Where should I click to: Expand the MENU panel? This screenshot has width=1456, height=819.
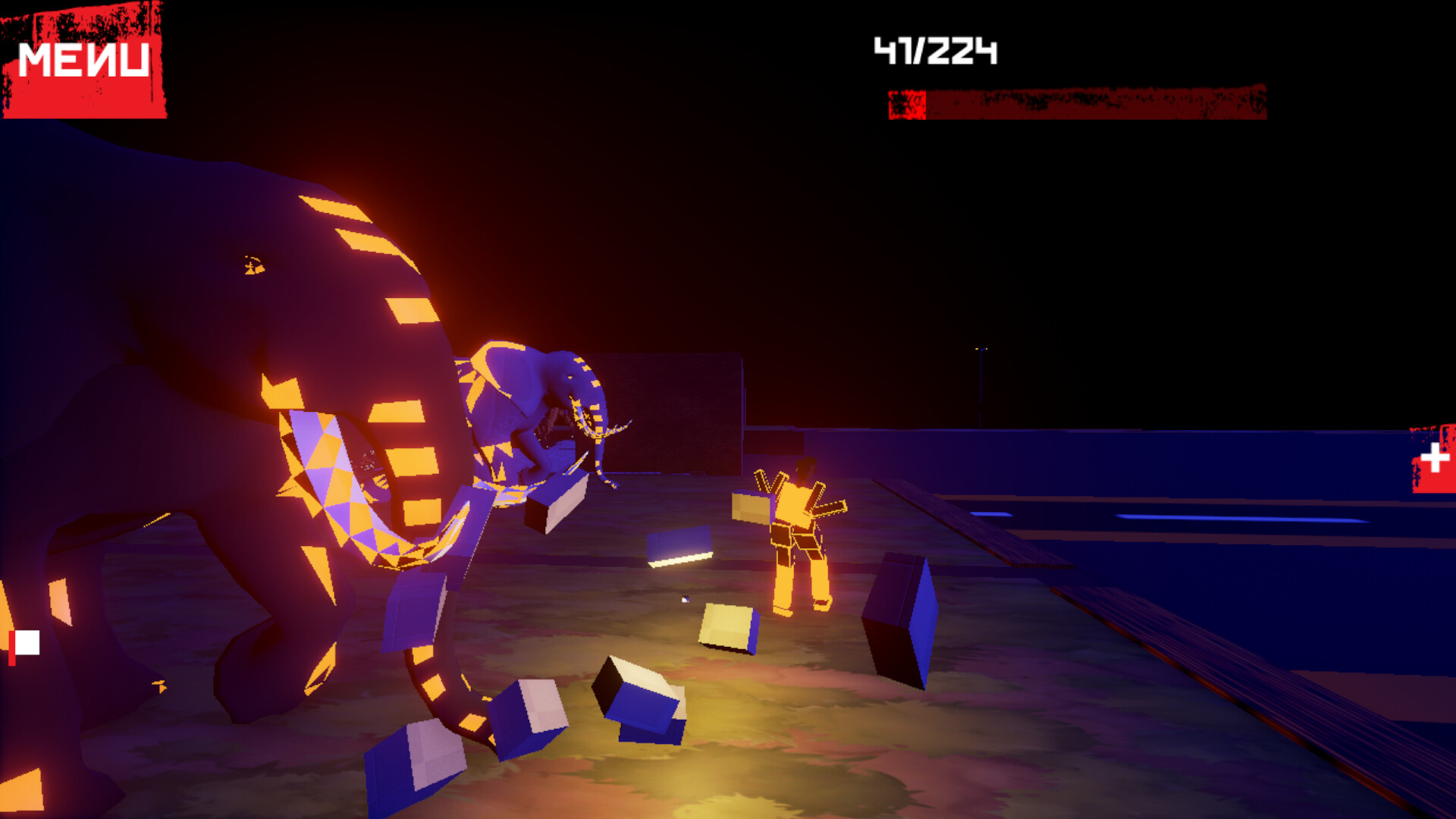pos(83,59)
